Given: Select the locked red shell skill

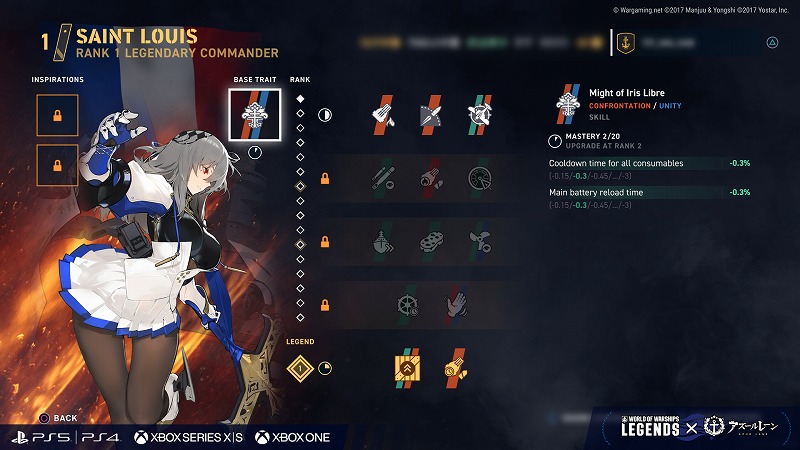Looking at the screenshot, I should coord(430,179).
